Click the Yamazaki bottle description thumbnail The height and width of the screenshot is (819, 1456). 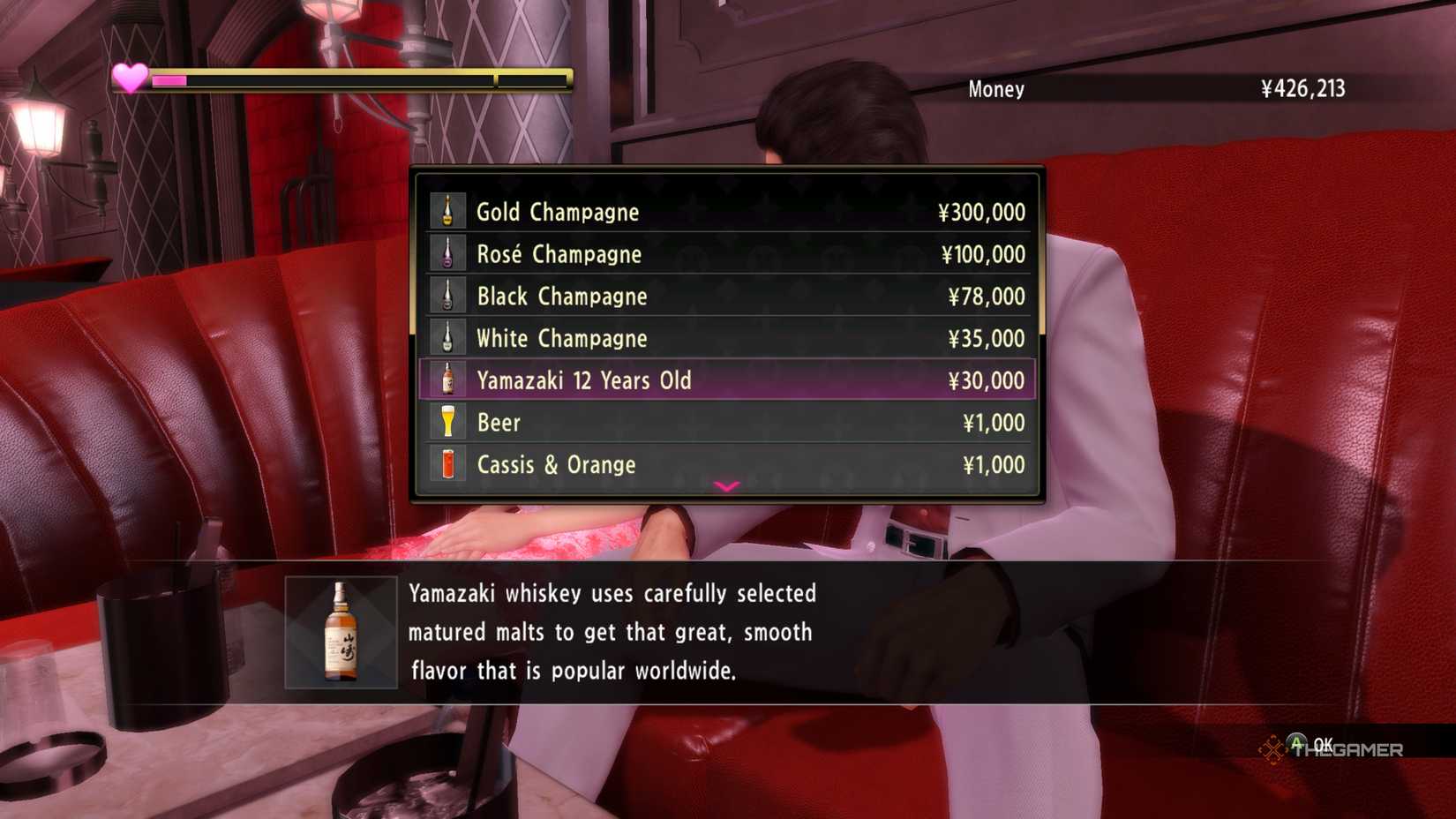341,632
